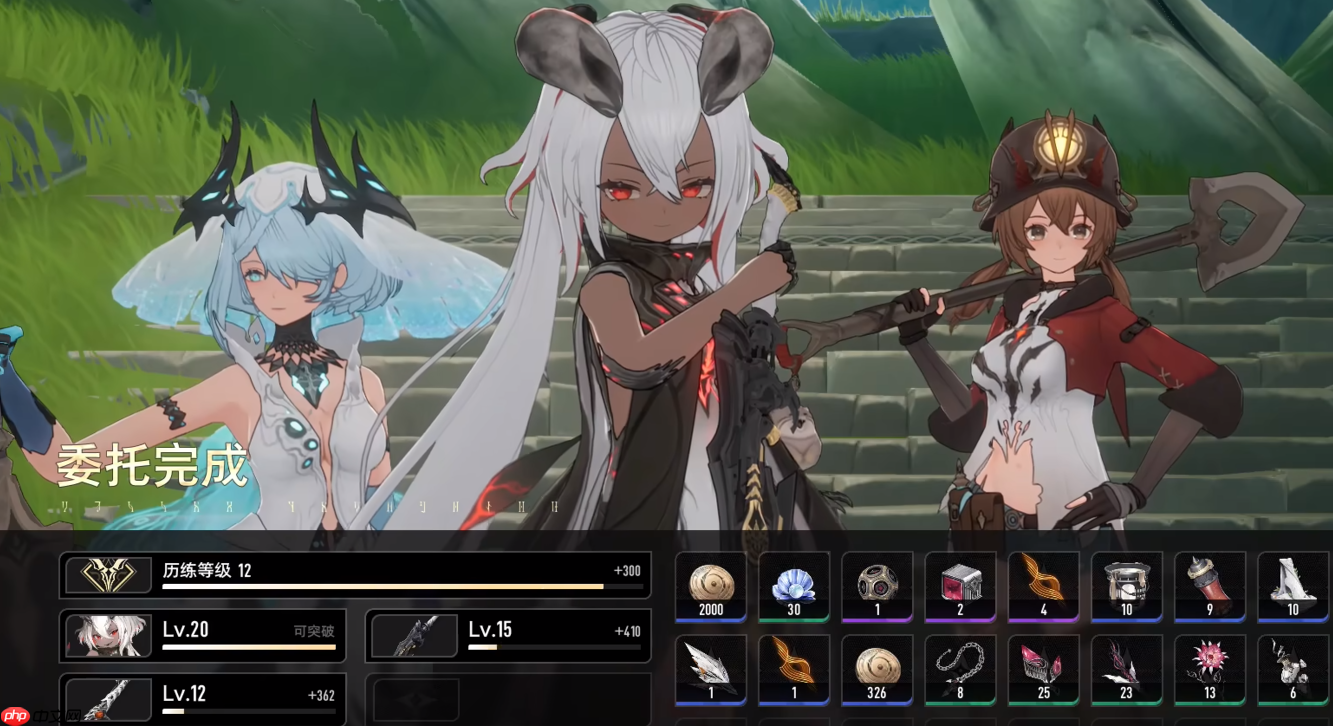
Task: Select the red spiked canister reward
Action: pyautogui.click(x=1209, y=586)
